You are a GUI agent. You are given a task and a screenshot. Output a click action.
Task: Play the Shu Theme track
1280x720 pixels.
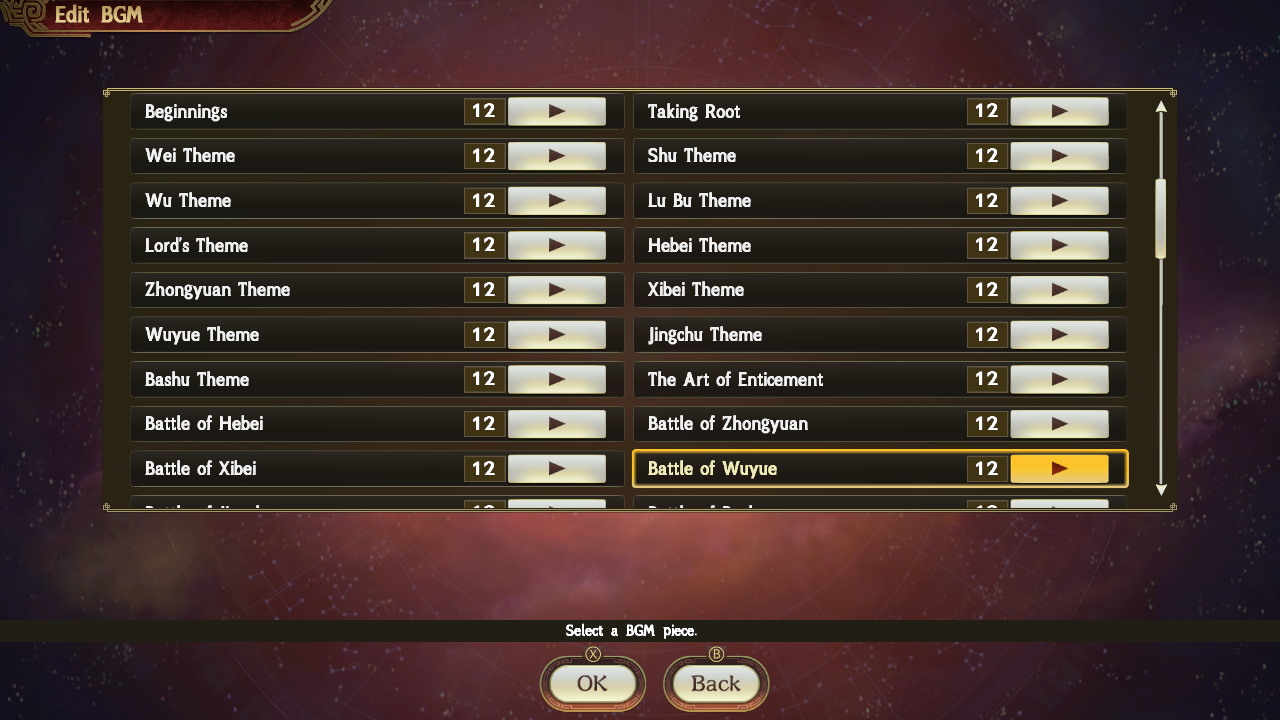pyautogui.click(x=1060, y=156)
